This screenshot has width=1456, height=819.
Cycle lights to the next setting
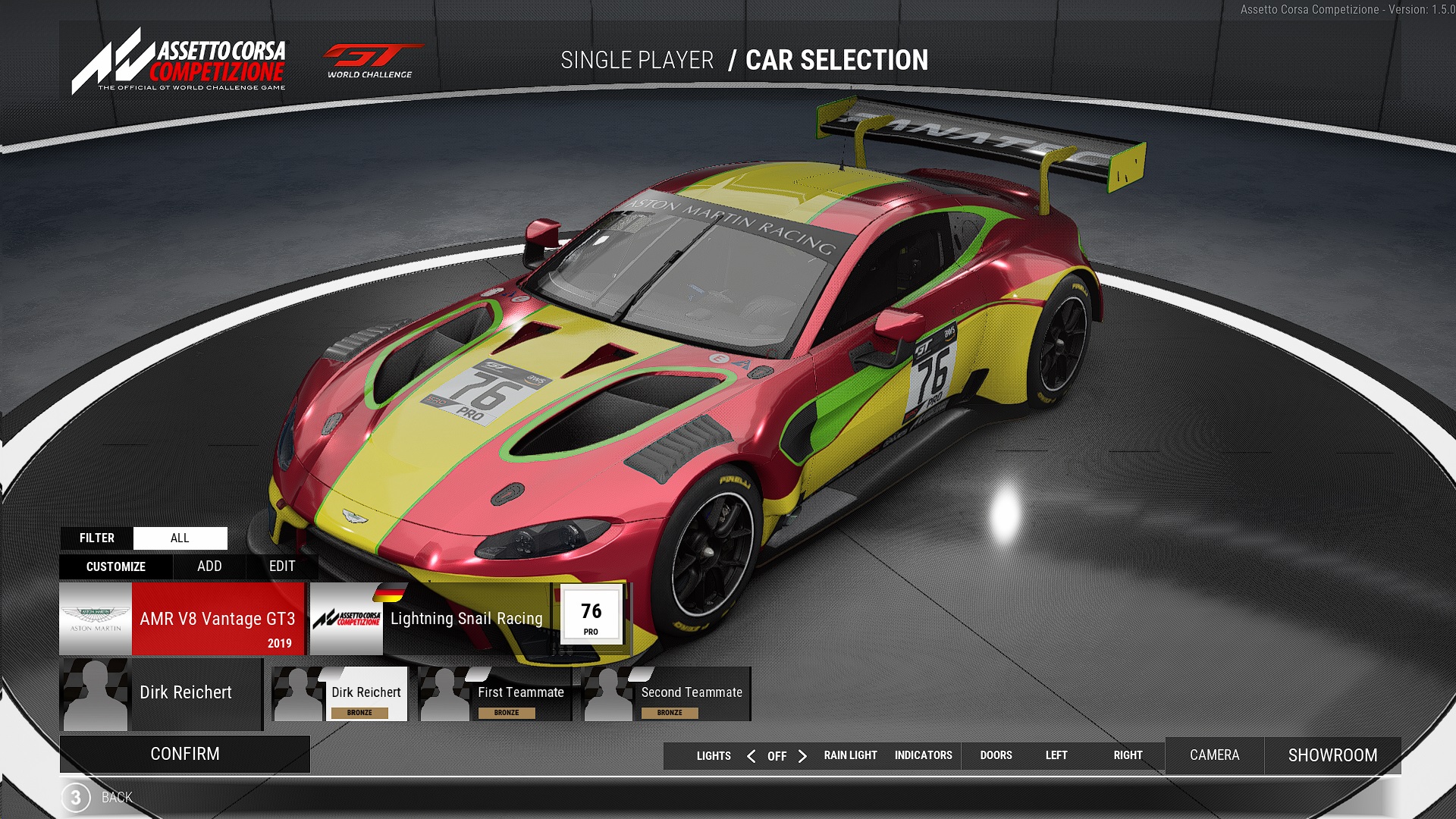coord(802,756)
